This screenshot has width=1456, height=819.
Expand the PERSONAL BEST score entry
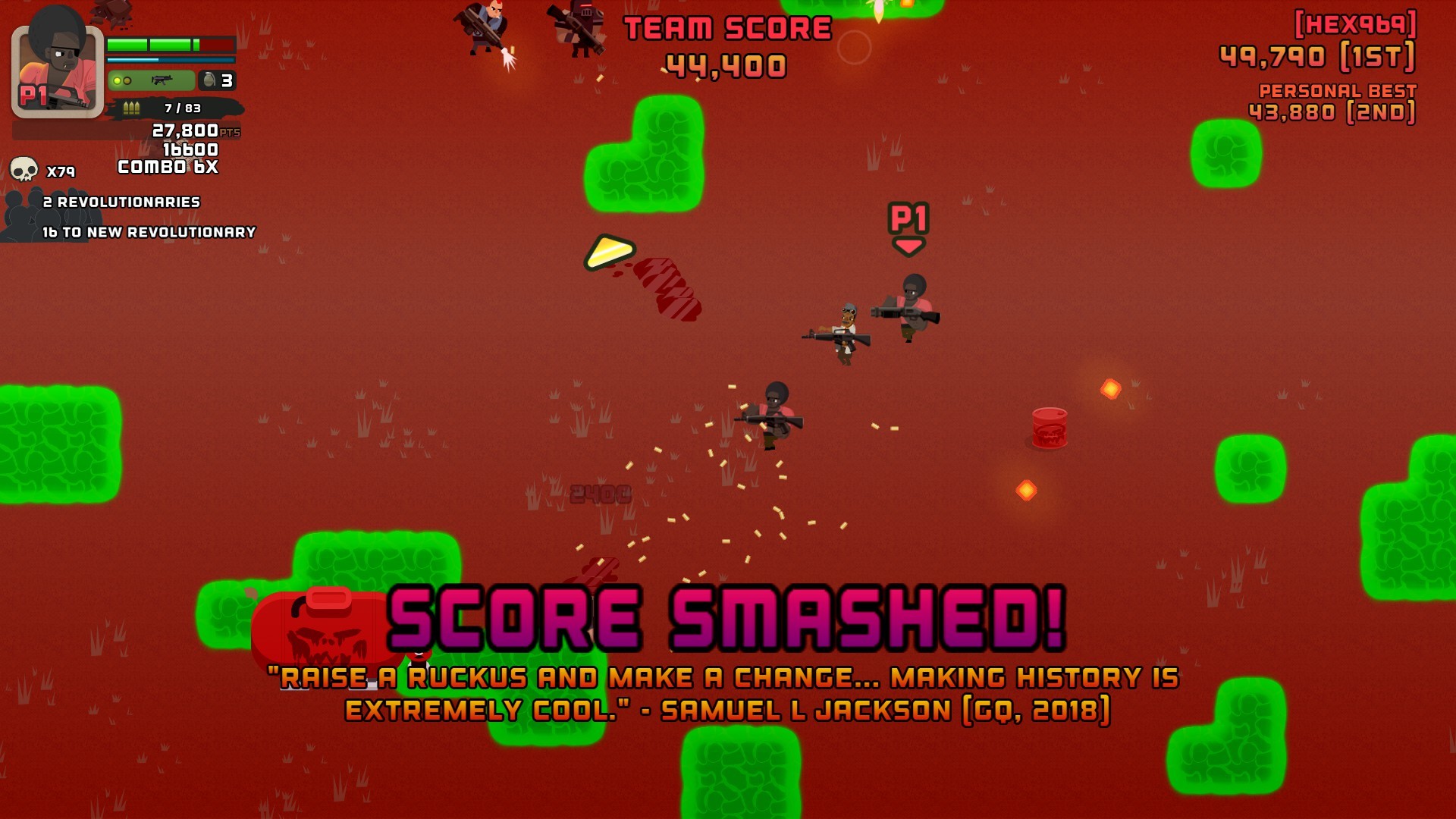point(1337,89)
